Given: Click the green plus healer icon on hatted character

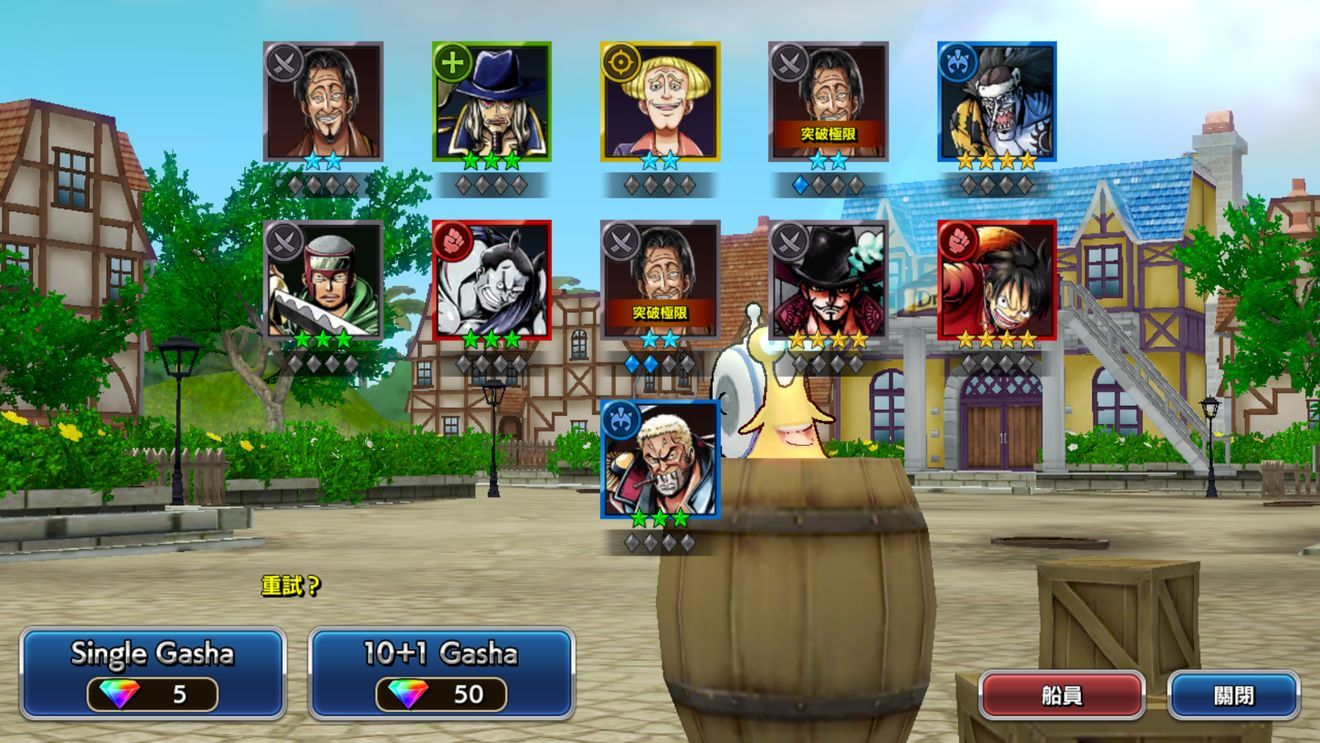Looking at the screenshot, I should point(452,63).
